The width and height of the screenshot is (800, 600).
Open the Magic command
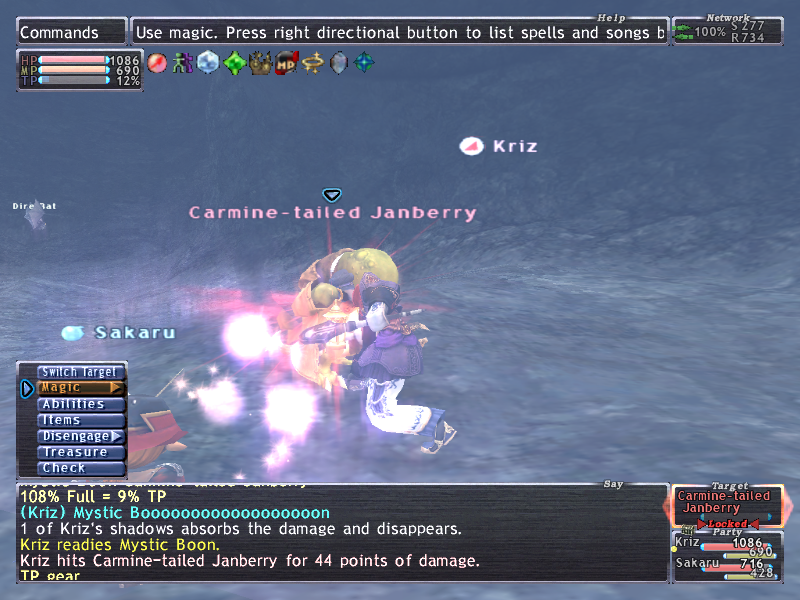coord(80,388)
